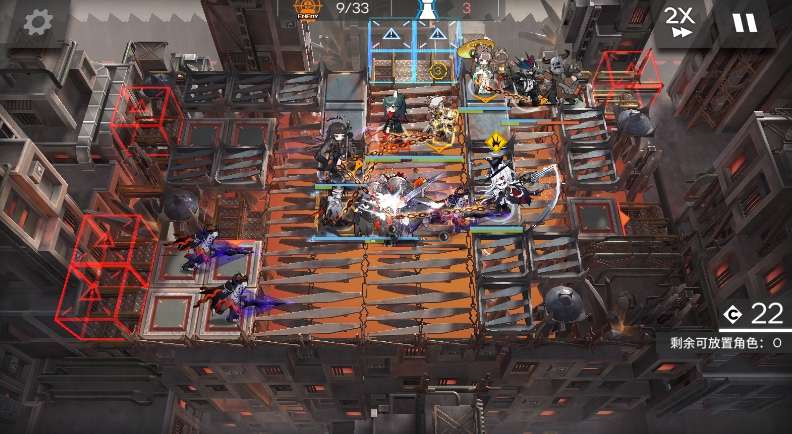Toggle the 2X game speed button
The image size is (792, 434).
[680, 22]
